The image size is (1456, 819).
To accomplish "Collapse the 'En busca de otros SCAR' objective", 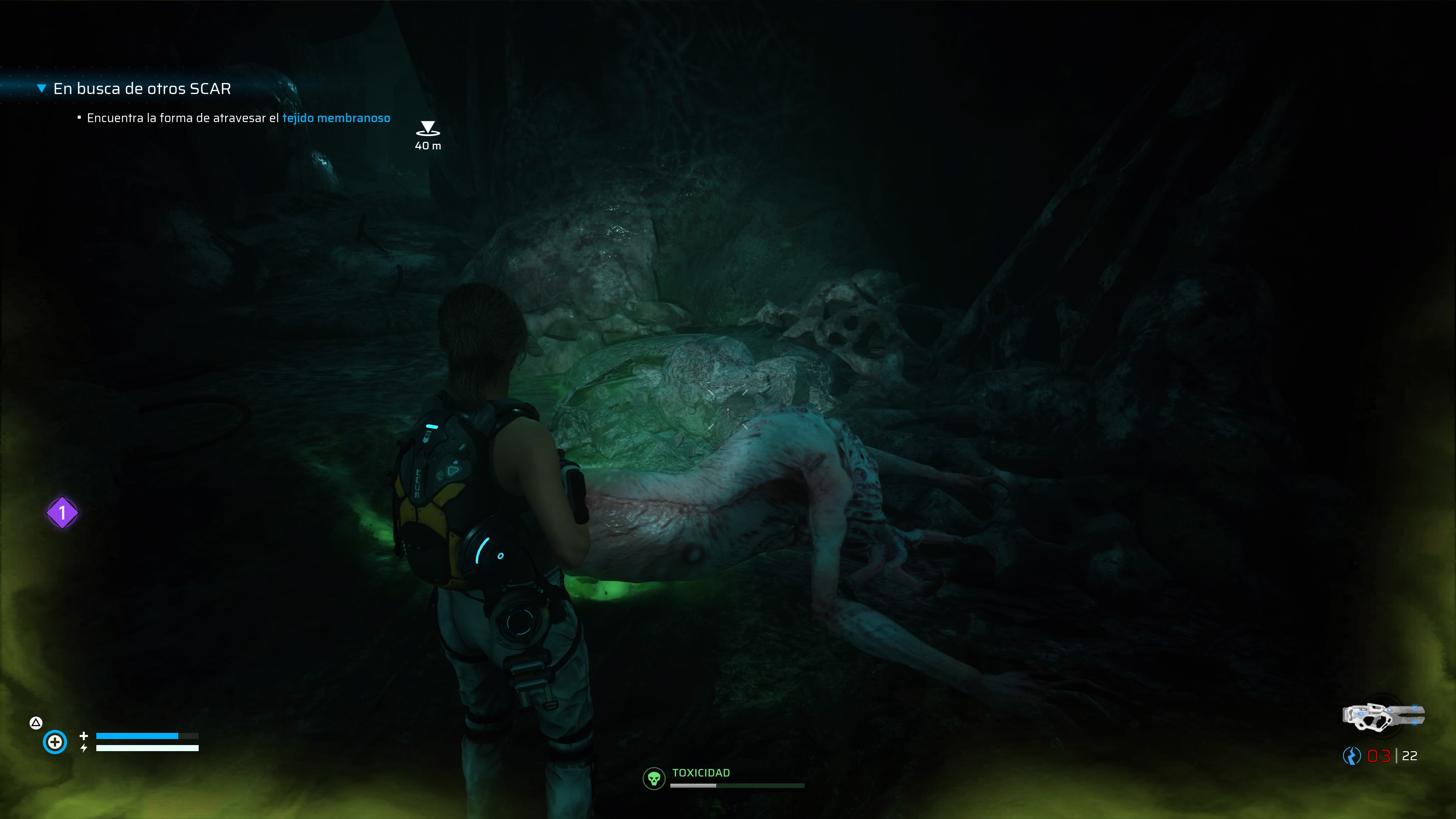I will point(41,88).
